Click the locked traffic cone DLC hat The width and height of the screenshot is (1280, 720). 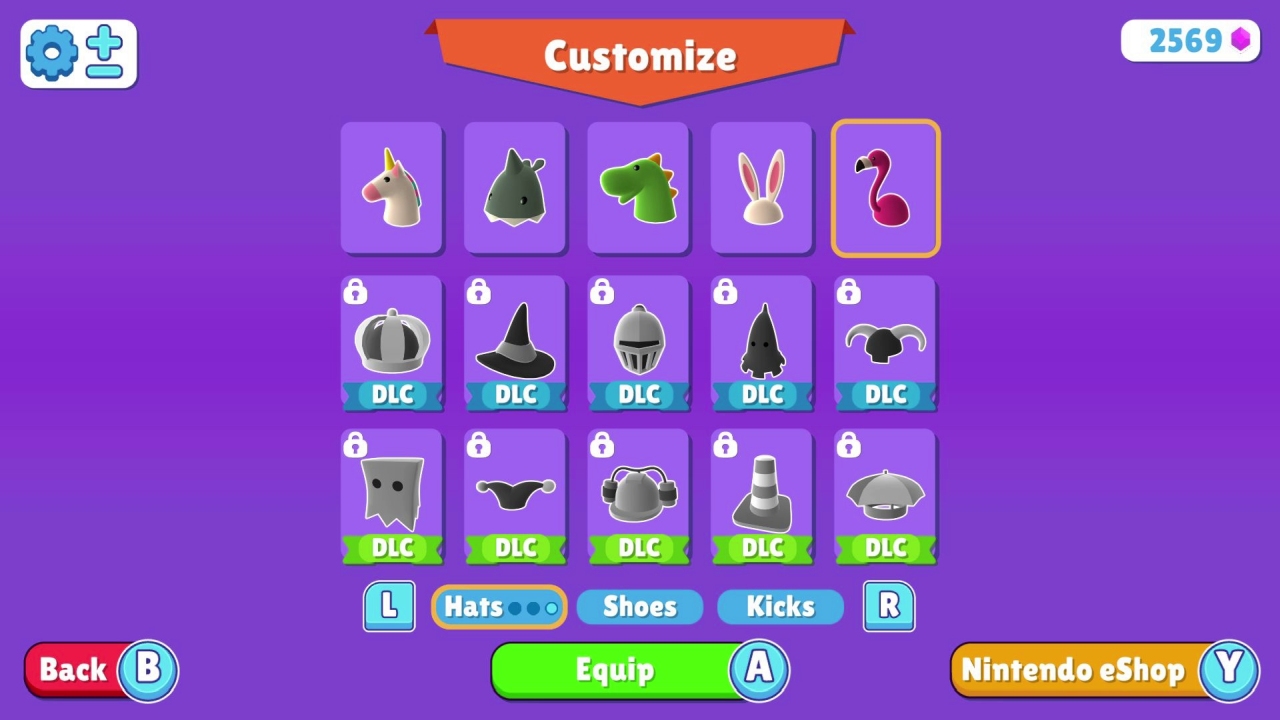coord(761,494)
